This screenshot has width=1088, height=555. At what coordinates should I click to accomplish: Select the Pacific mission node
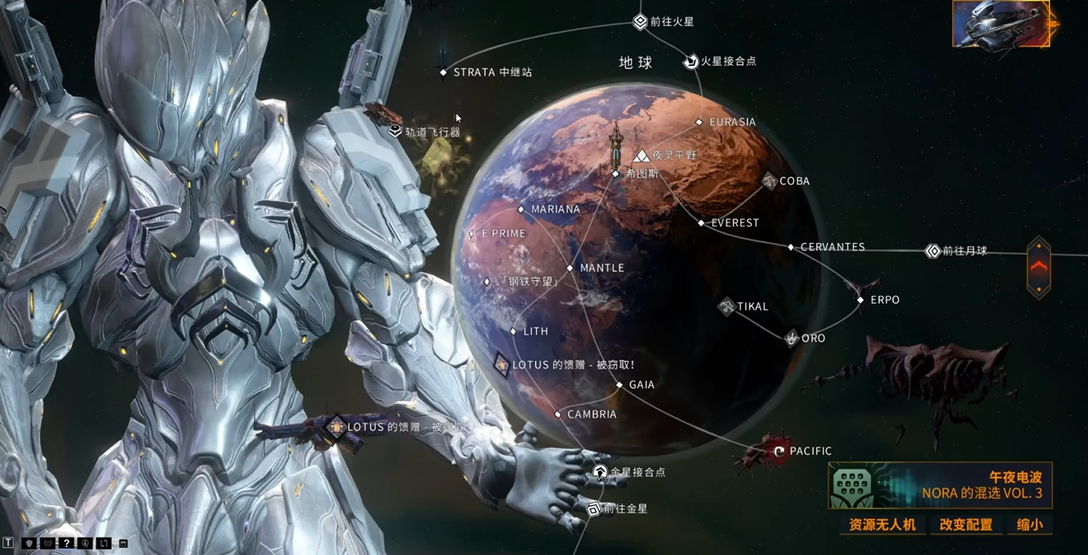pos(779,452)
